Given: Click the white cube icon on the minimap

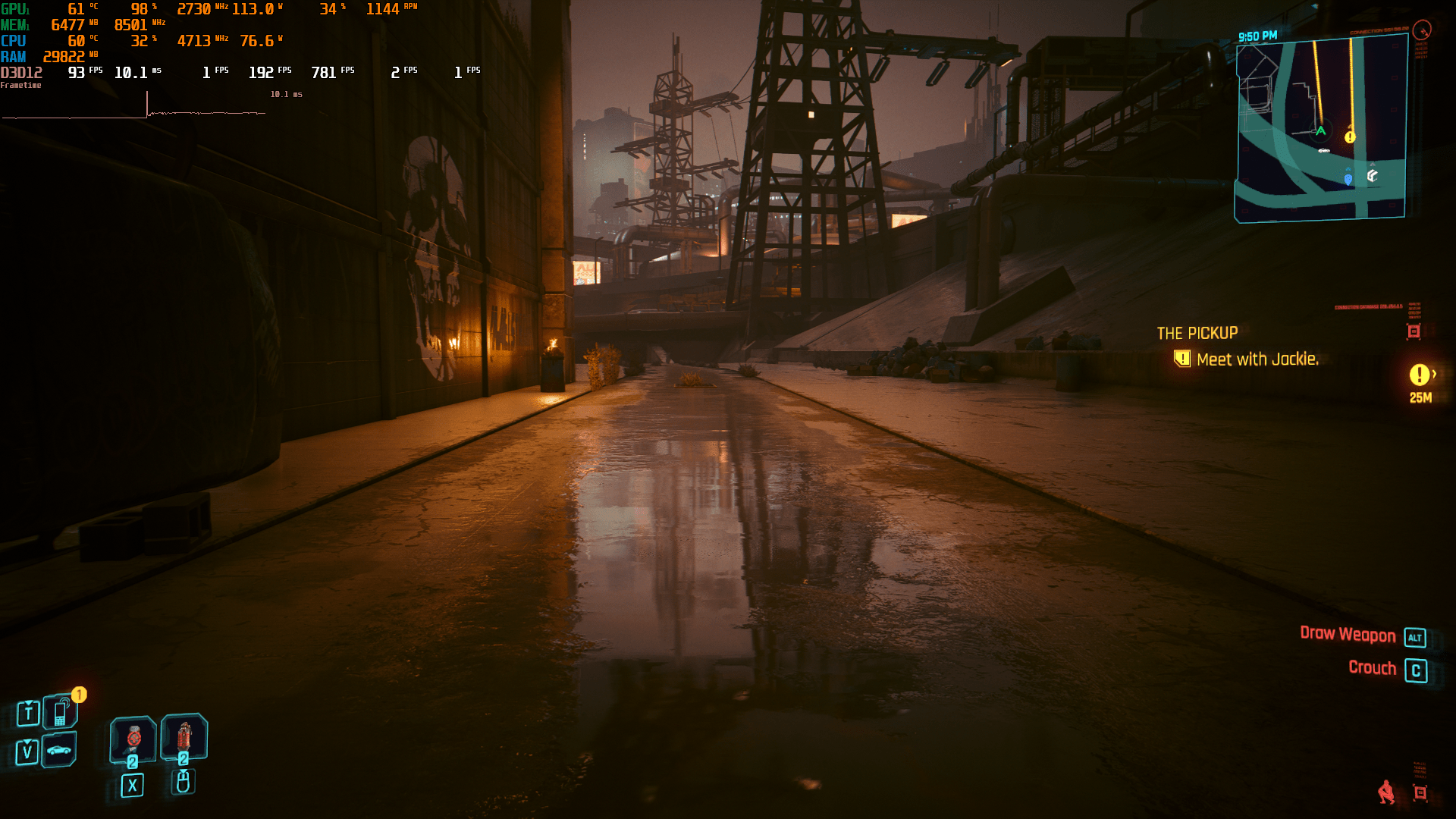Looking at the screenshot, I should pos(1372,176).
